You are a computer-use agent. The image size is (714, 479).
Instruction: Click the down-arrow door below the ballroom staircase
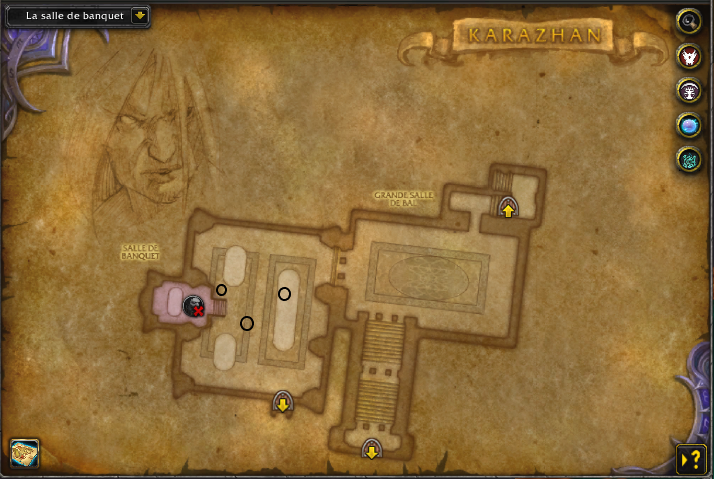tap(371, 451)
